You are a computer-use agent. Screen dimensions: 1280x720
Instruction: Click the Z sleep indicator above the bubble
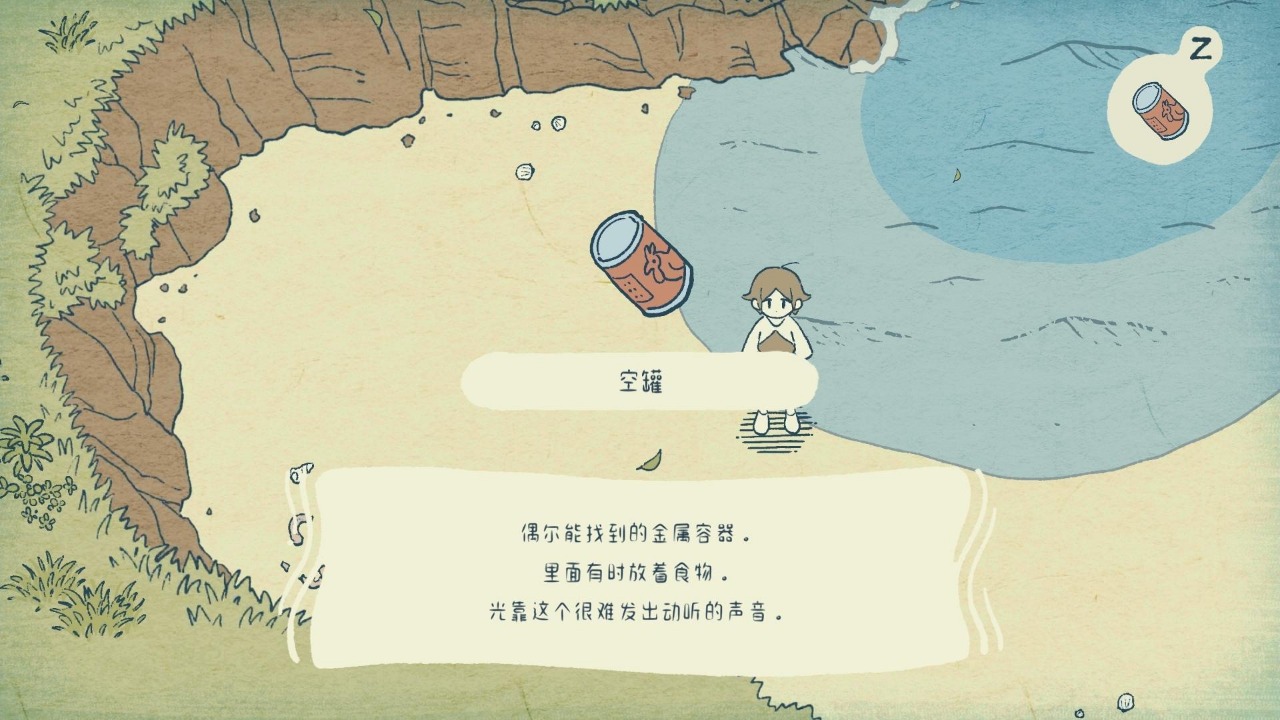pos(1200,45)
